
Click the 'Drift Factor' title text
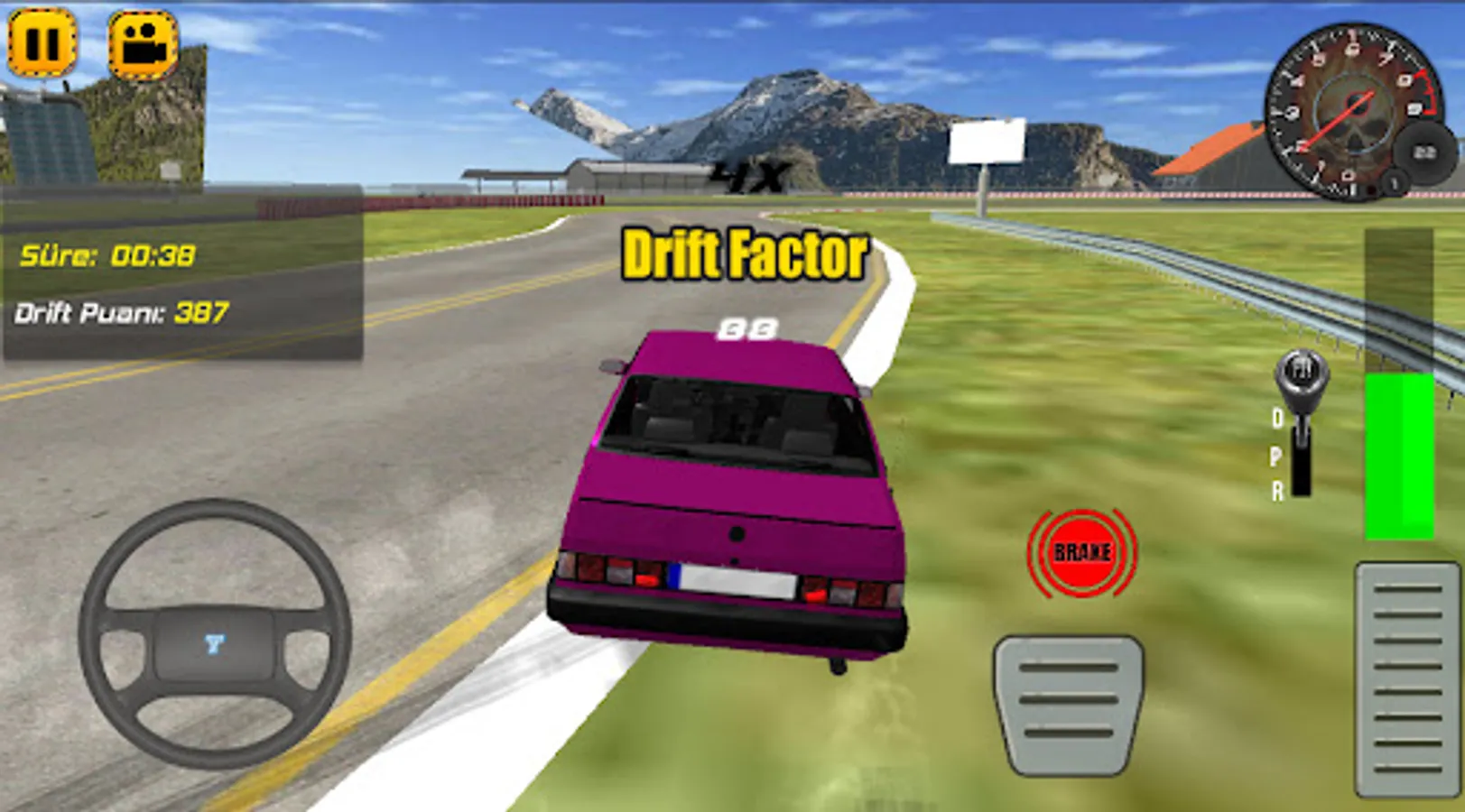click(740, 254)
